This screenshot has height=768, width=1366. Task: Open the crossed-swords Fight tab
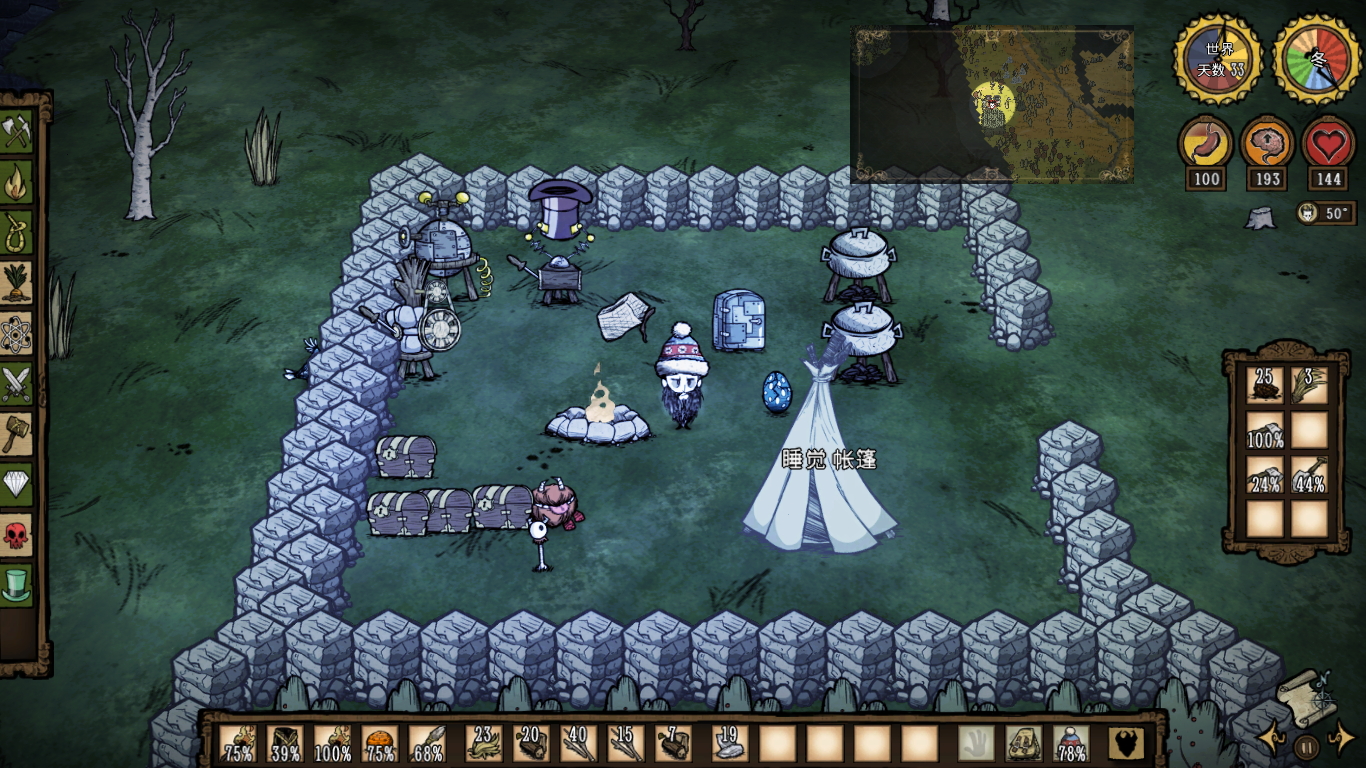click(x=17, y=384)
